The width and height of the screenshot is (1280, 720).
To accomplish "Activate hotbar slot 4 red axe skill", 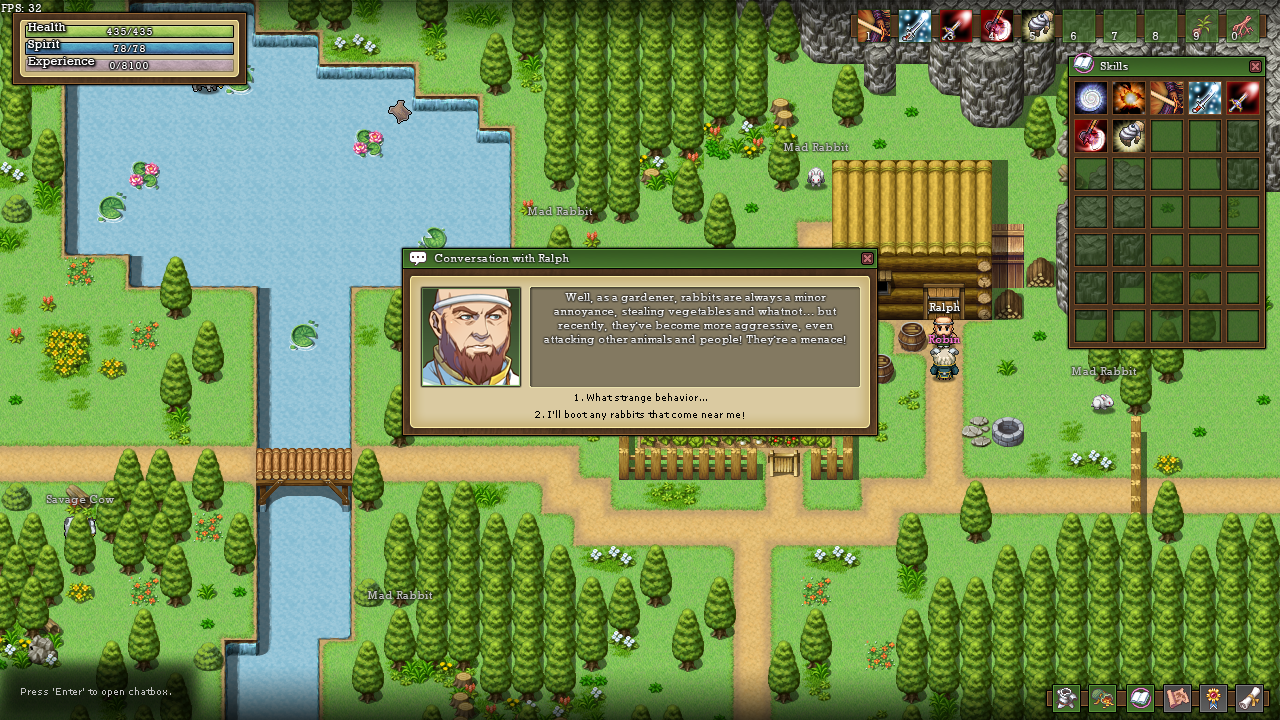I will (996, 26).
